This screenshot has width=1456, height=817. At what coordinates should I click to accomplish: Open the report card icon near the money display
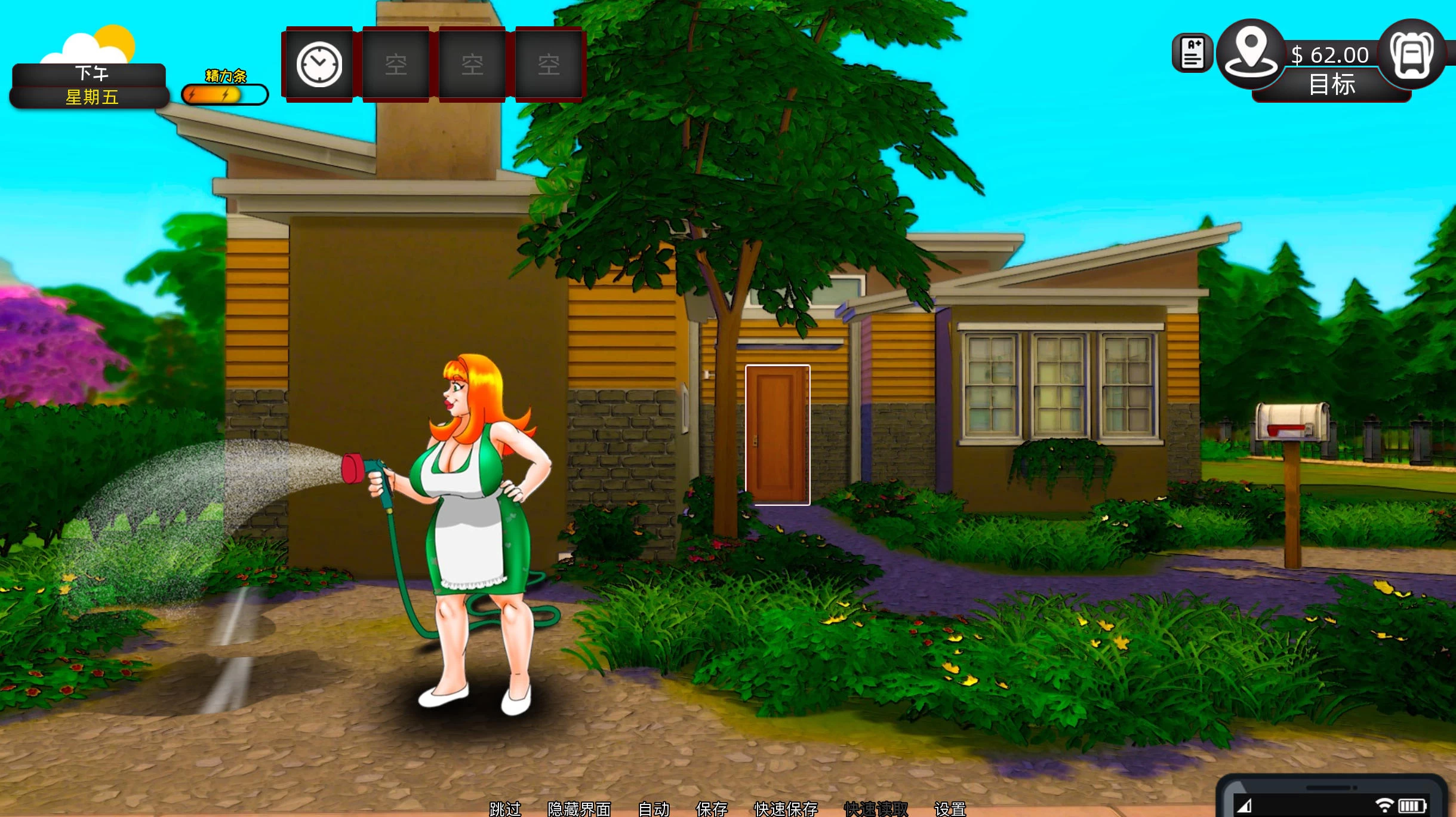(1193, 54)
